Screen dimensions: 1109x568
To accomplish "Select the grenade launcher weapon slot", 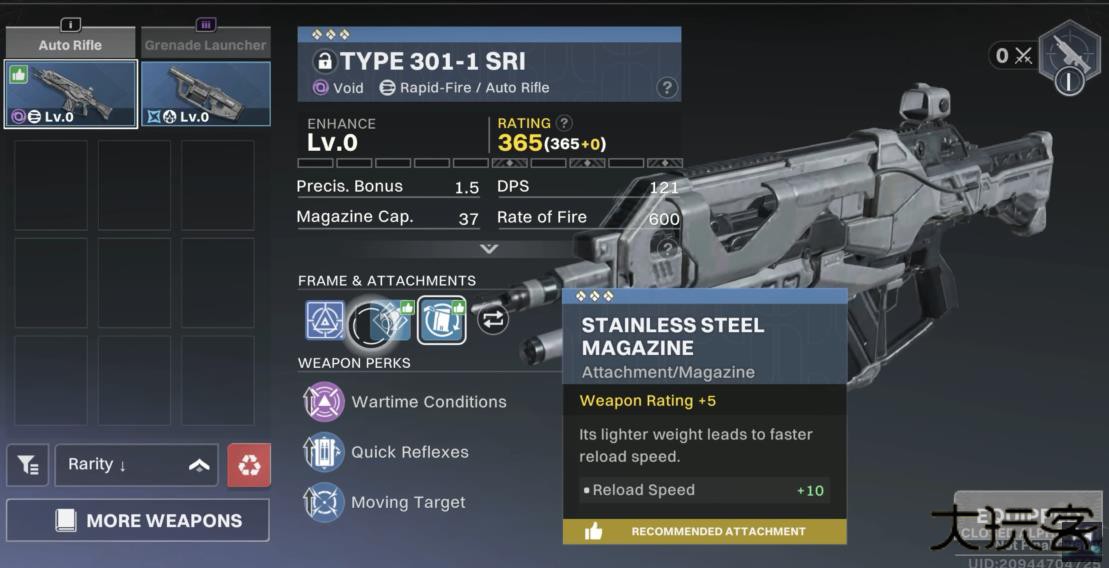I will pyautogui.click(x=206, y=94).
